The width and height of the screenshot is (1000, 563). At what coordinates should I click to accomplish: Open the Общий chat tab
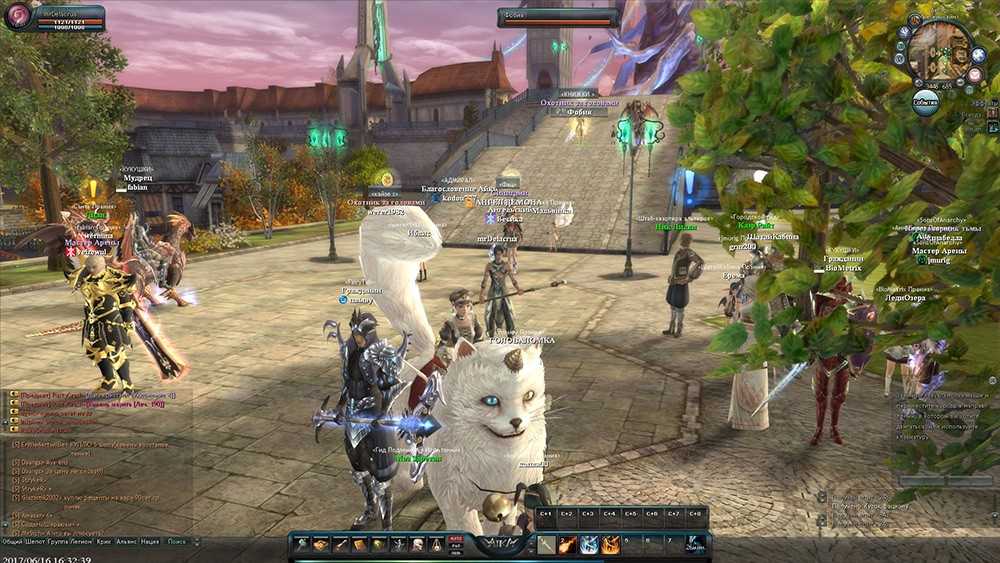[x=13, y=541]
